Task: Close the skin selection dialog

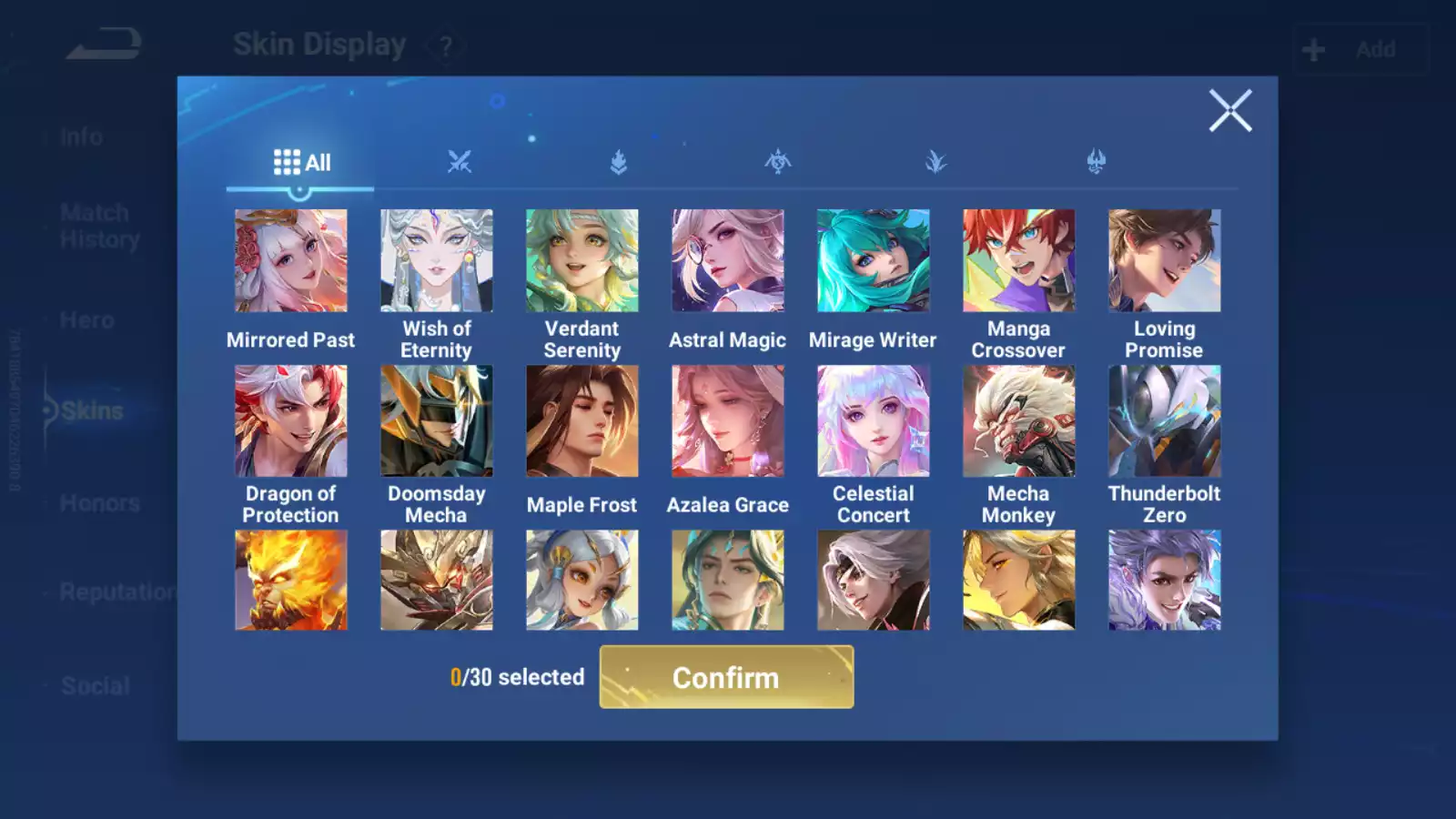Action: 1229,111
